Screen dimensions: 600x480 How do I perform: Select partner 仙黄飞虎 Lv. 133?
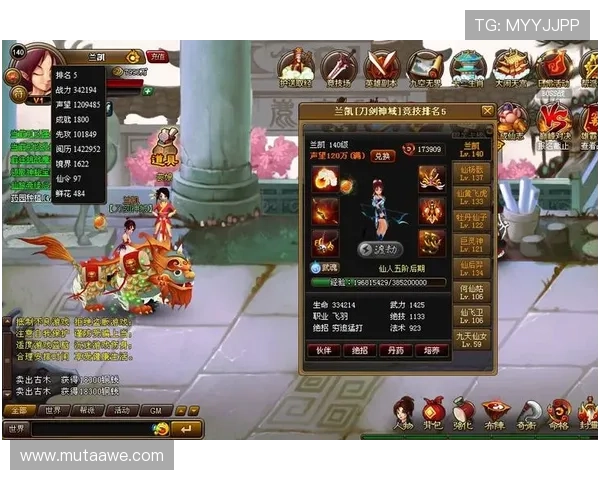(472, 197)
